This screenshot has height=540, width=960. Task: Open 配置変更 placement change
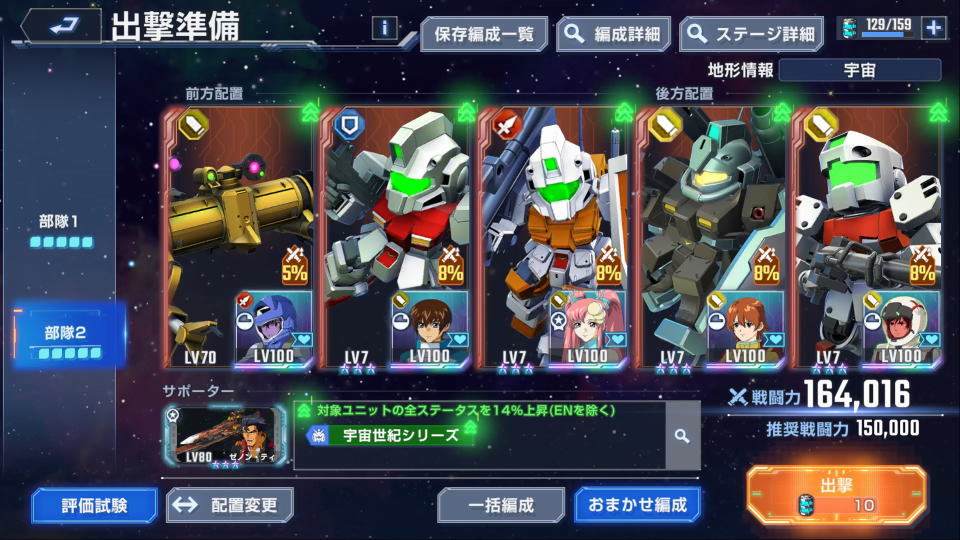pos(230,505)
